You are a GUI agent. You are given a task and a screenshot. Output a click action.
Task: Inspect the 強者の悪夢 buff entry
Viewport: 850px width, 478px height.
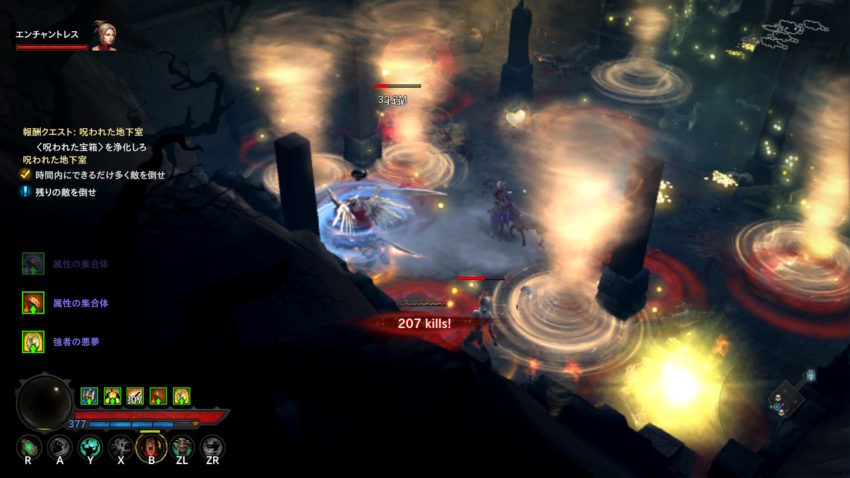(34, 342)
